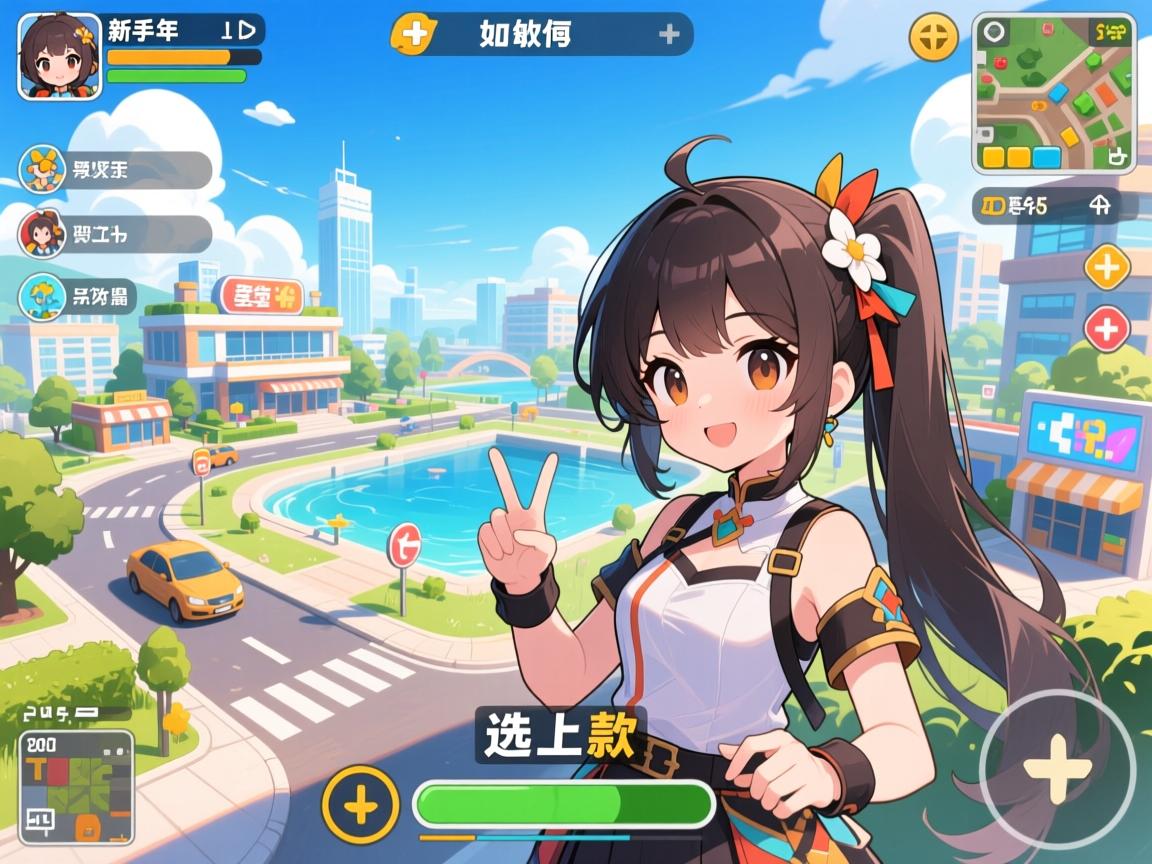Screen dimensions: 1152x864
Task: Click the circle icon in minimap corner
Action: click(x=994, y=31)
